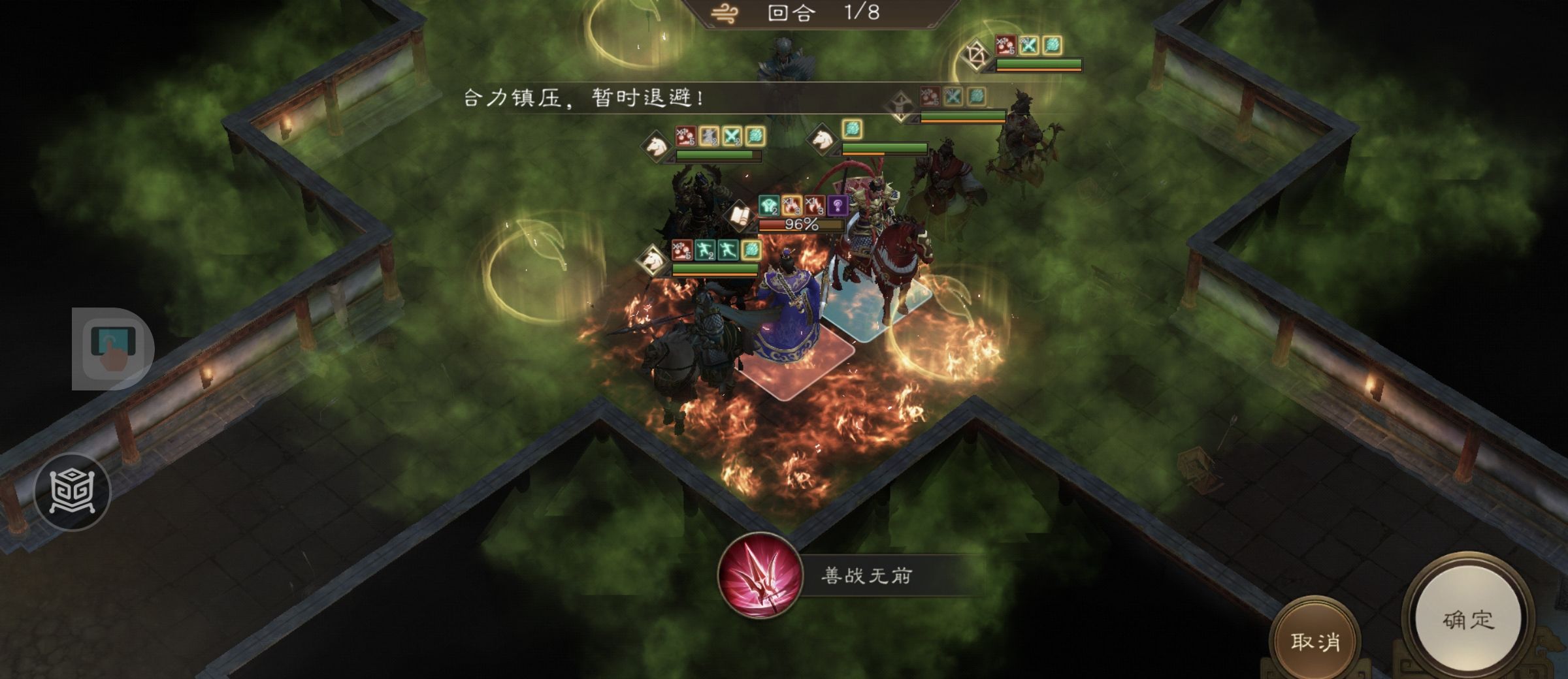This screenshot has width=1568, height=679.
Task: Open the book scroll icon near the general
Action: 740,215
